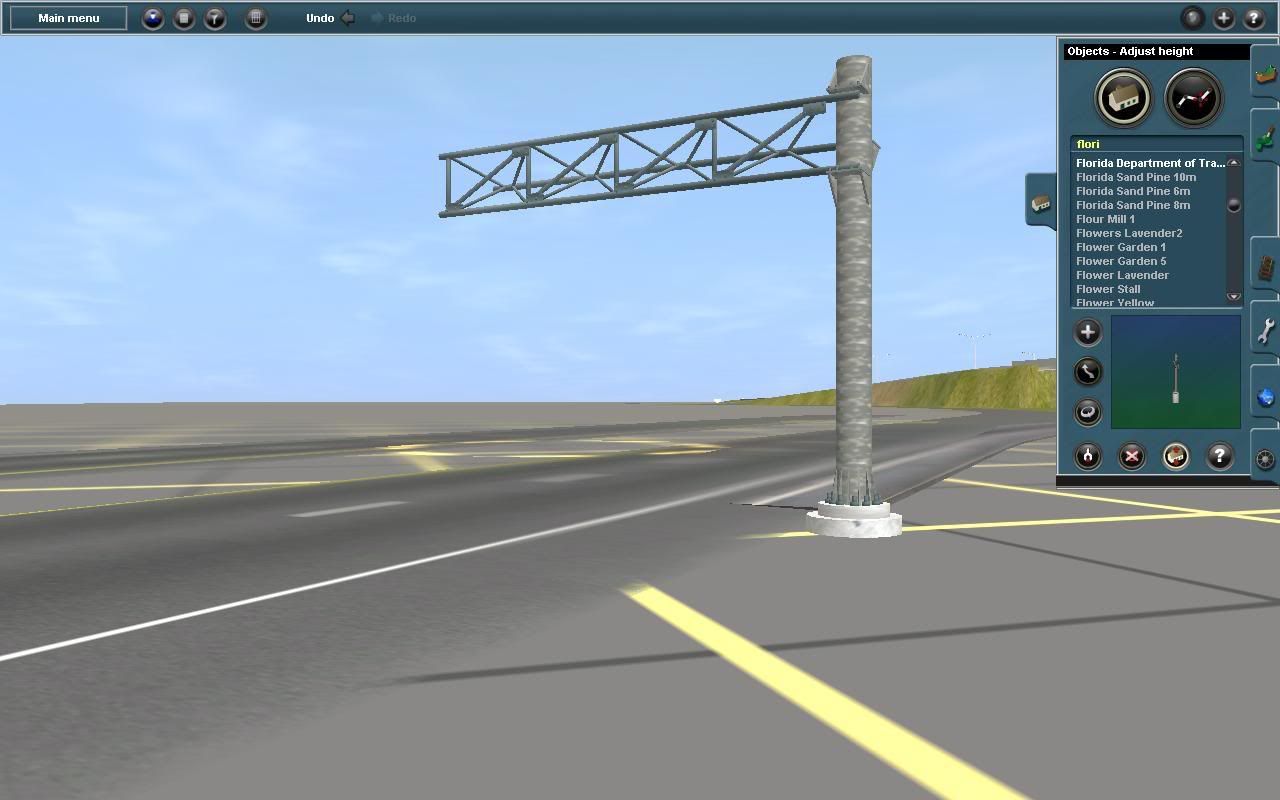Select the place Objects mode icon
This screenshot has height=800, width=1280.
[x=1123, y=97]
